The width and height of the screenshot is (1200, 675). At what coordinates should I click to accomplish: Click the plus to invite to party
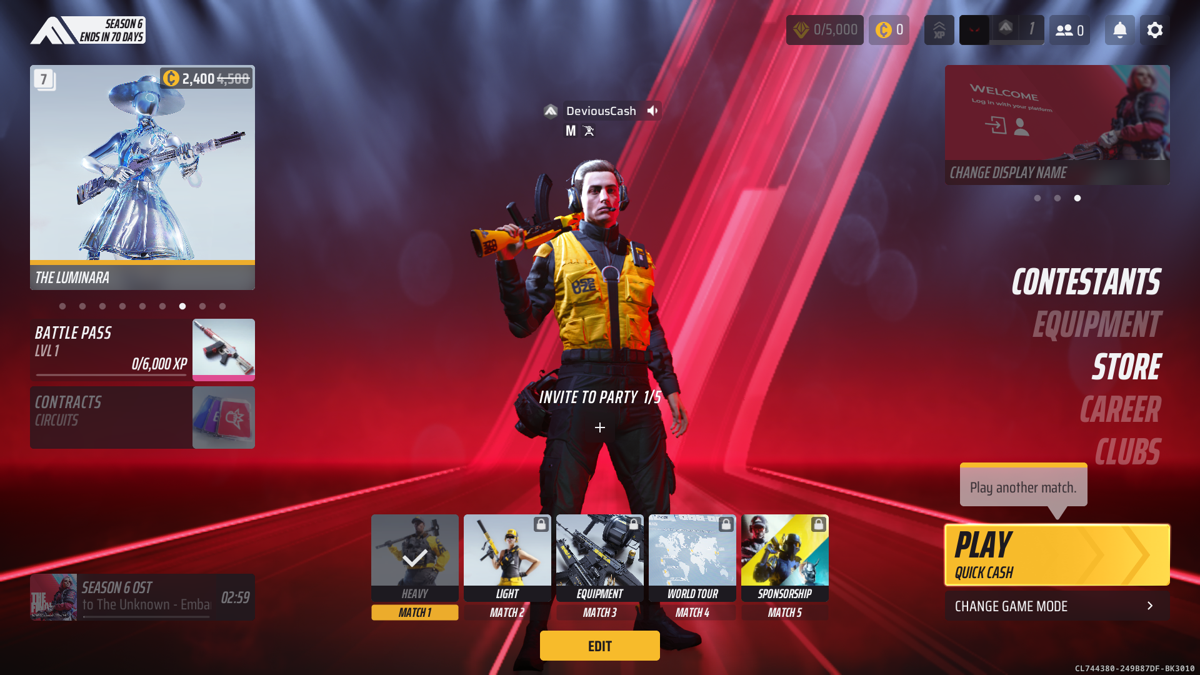(x=600, y=428)
